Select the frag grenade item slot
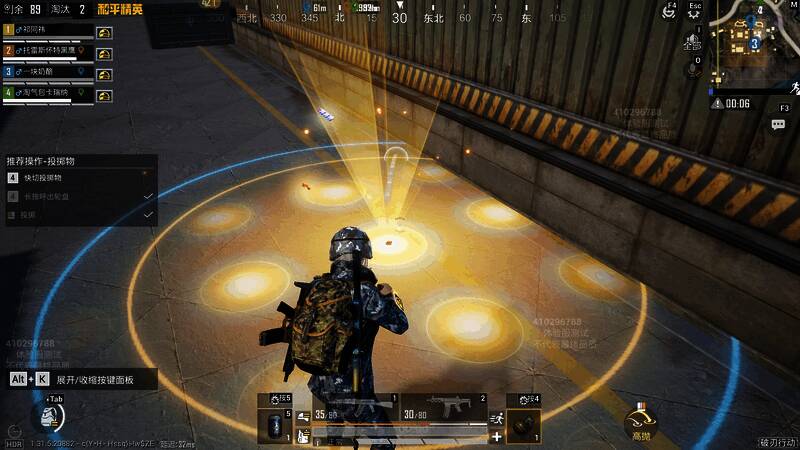 [x=525, y=421]
